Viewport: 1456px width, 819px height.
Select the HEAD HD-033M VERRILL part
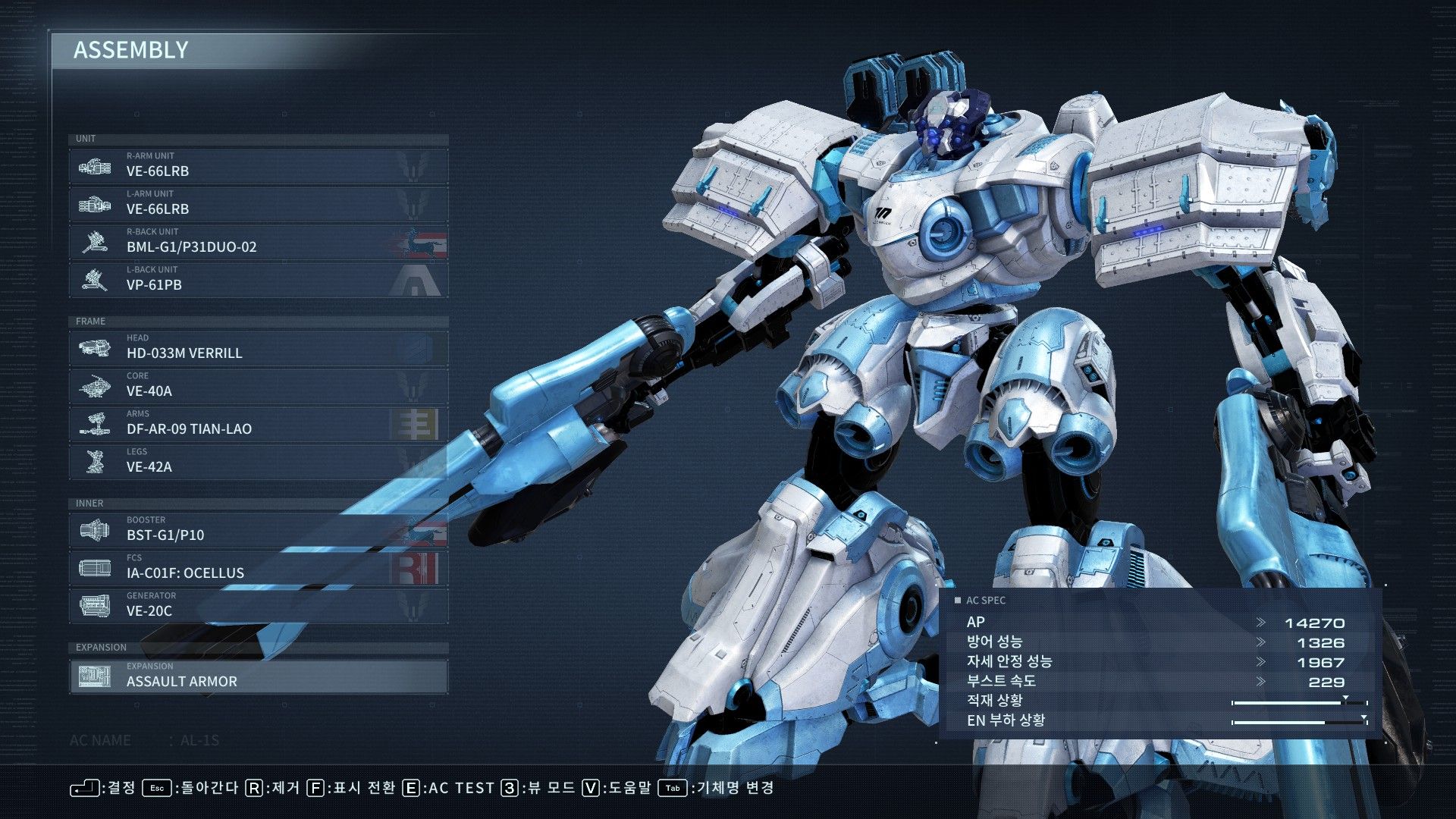pos(258,348)
